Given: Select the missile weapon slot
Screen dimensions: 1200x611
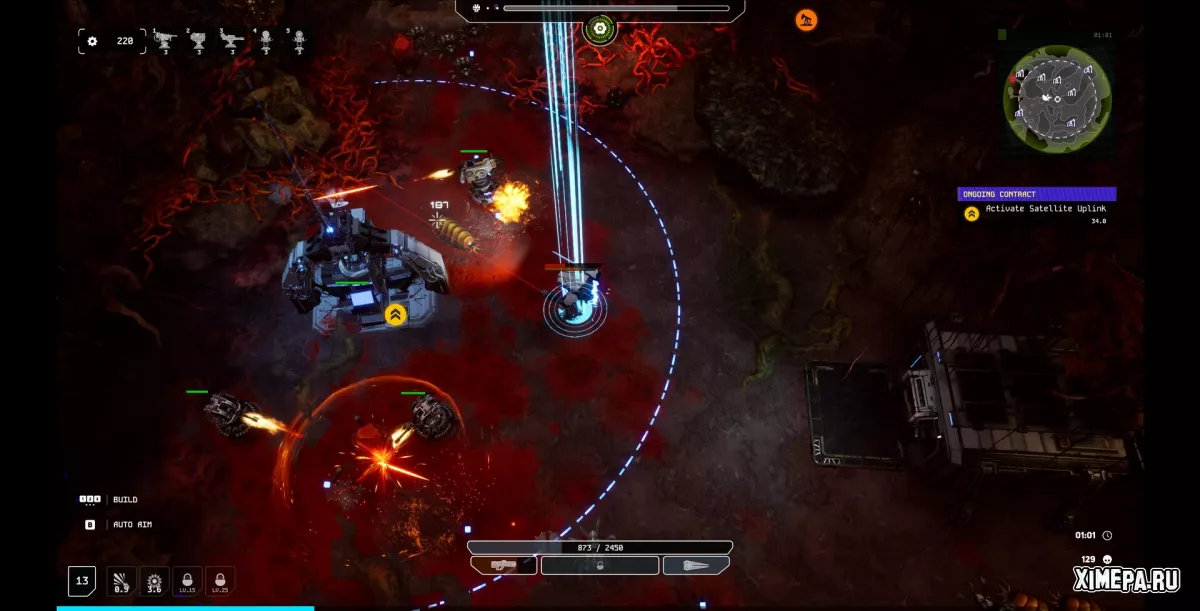Looking at the screenshot, I should [x=696, y=565].
